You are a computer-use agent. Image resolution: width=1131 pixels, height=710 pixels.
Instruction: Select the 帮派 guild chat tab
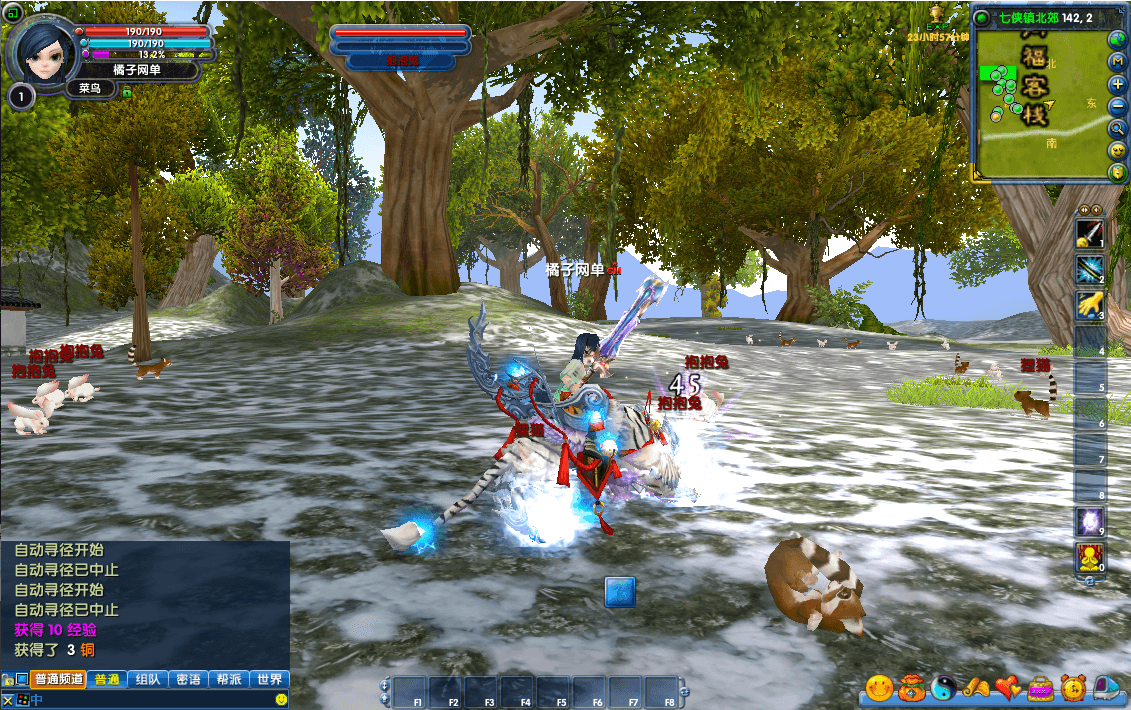click(229, 679)
